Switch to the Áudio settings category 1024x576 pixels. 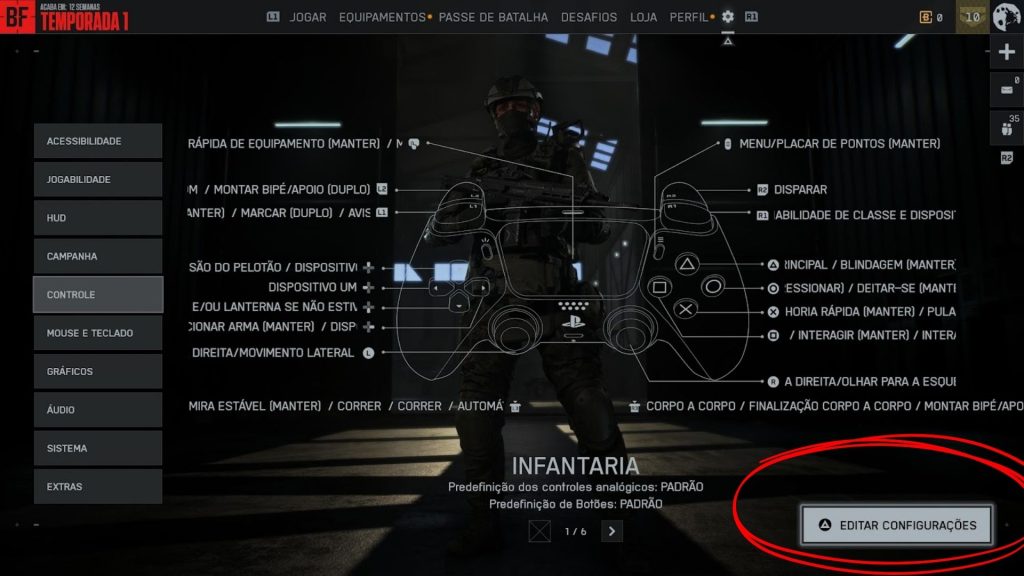point(97,410)
